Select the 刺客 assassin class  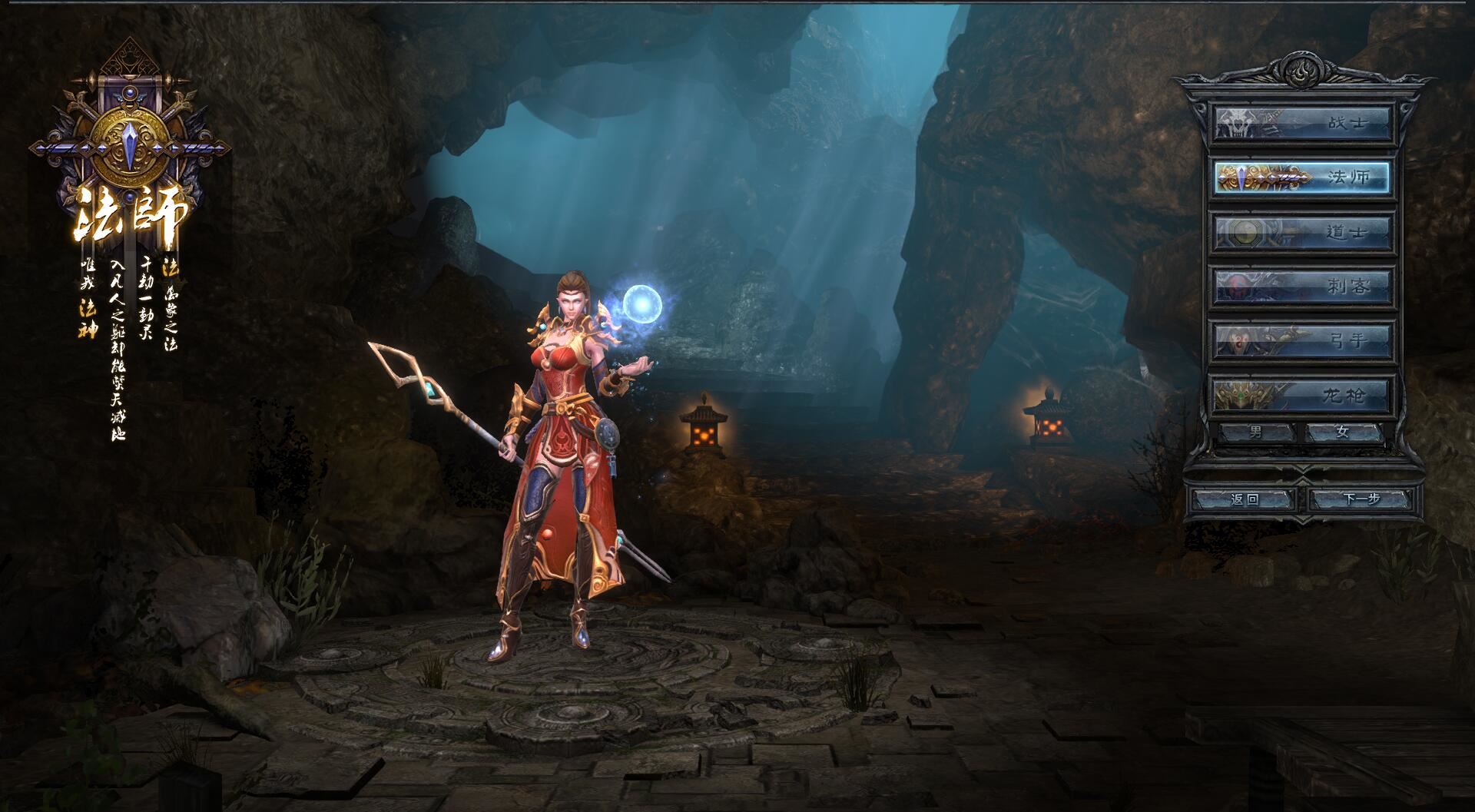click(x=1302, y=287)
